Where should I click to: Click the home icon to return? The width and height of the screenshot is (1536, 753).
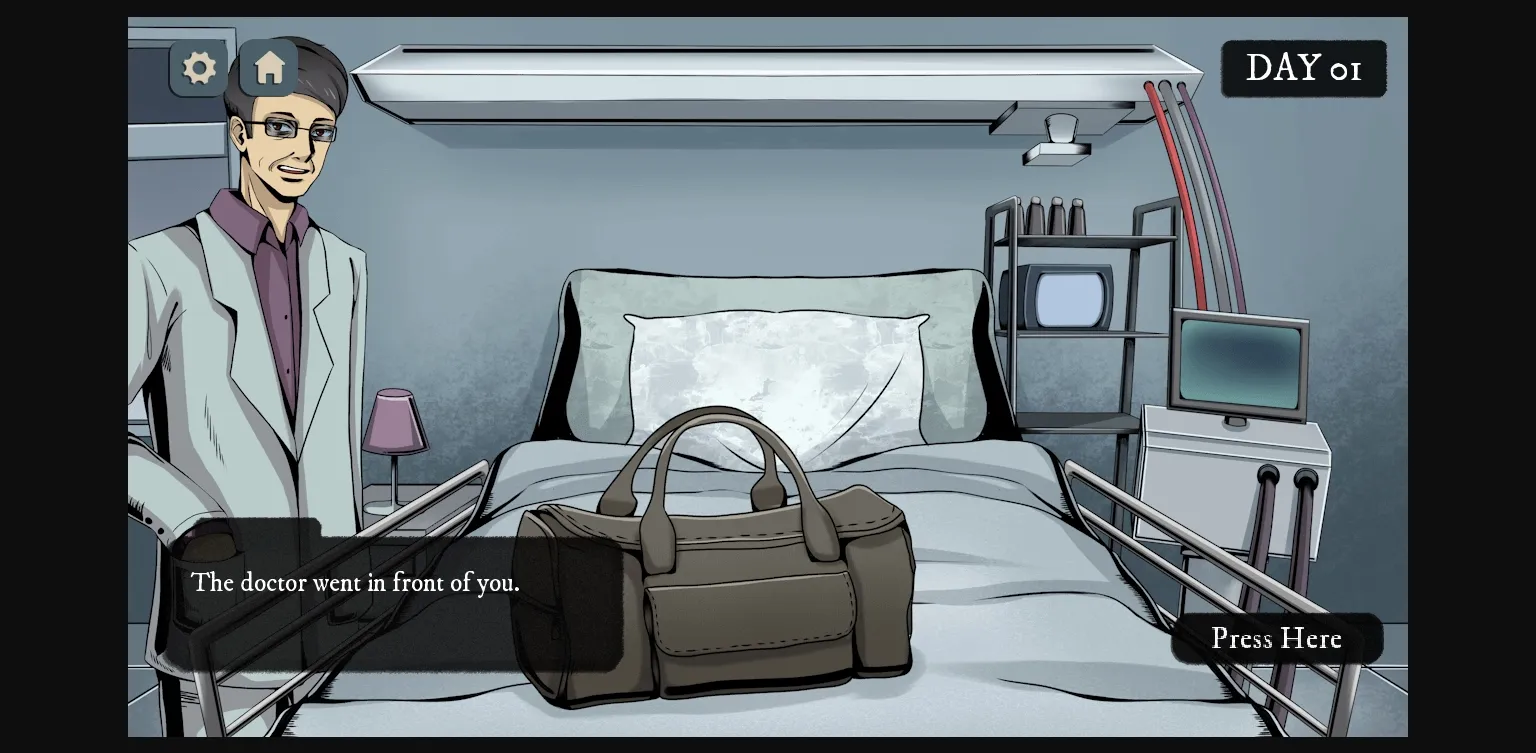267,67
